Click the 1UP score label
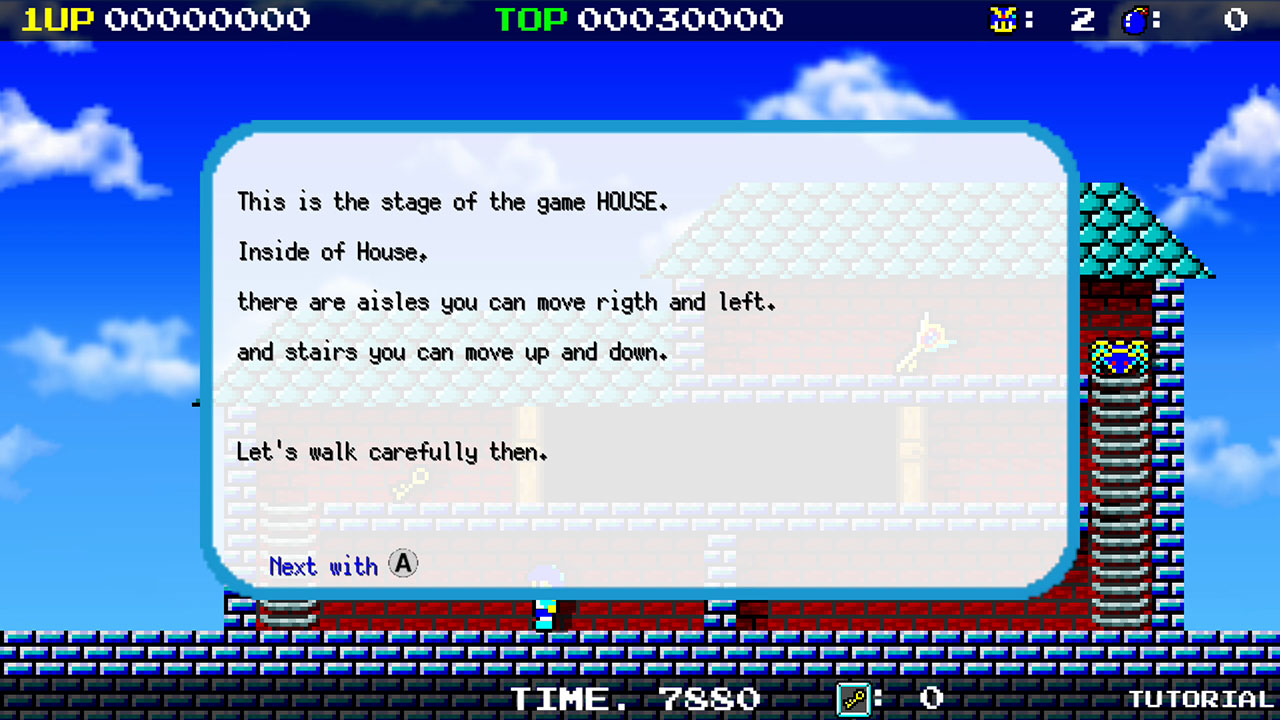The width and height of the screenshot is (1280, 720). (x=55, y=18)
